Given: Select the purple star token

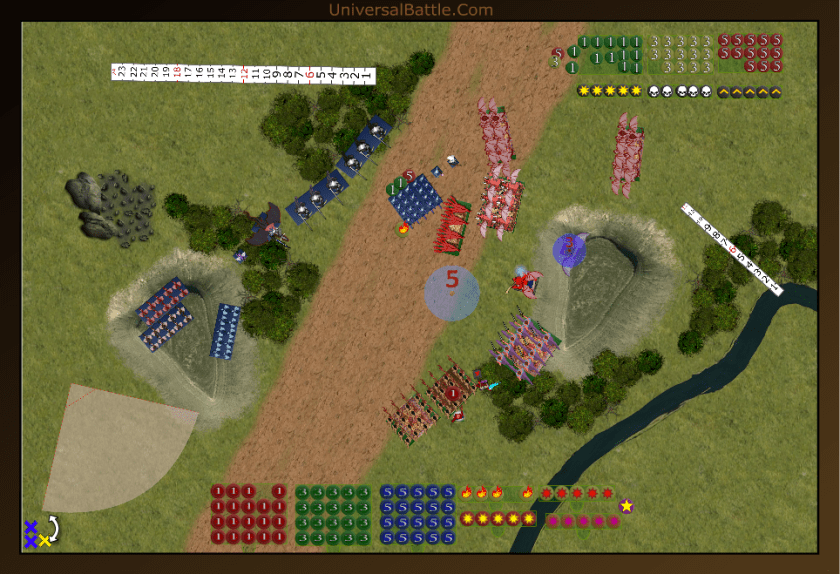Looking at the screenshot, I should (627, 506).
